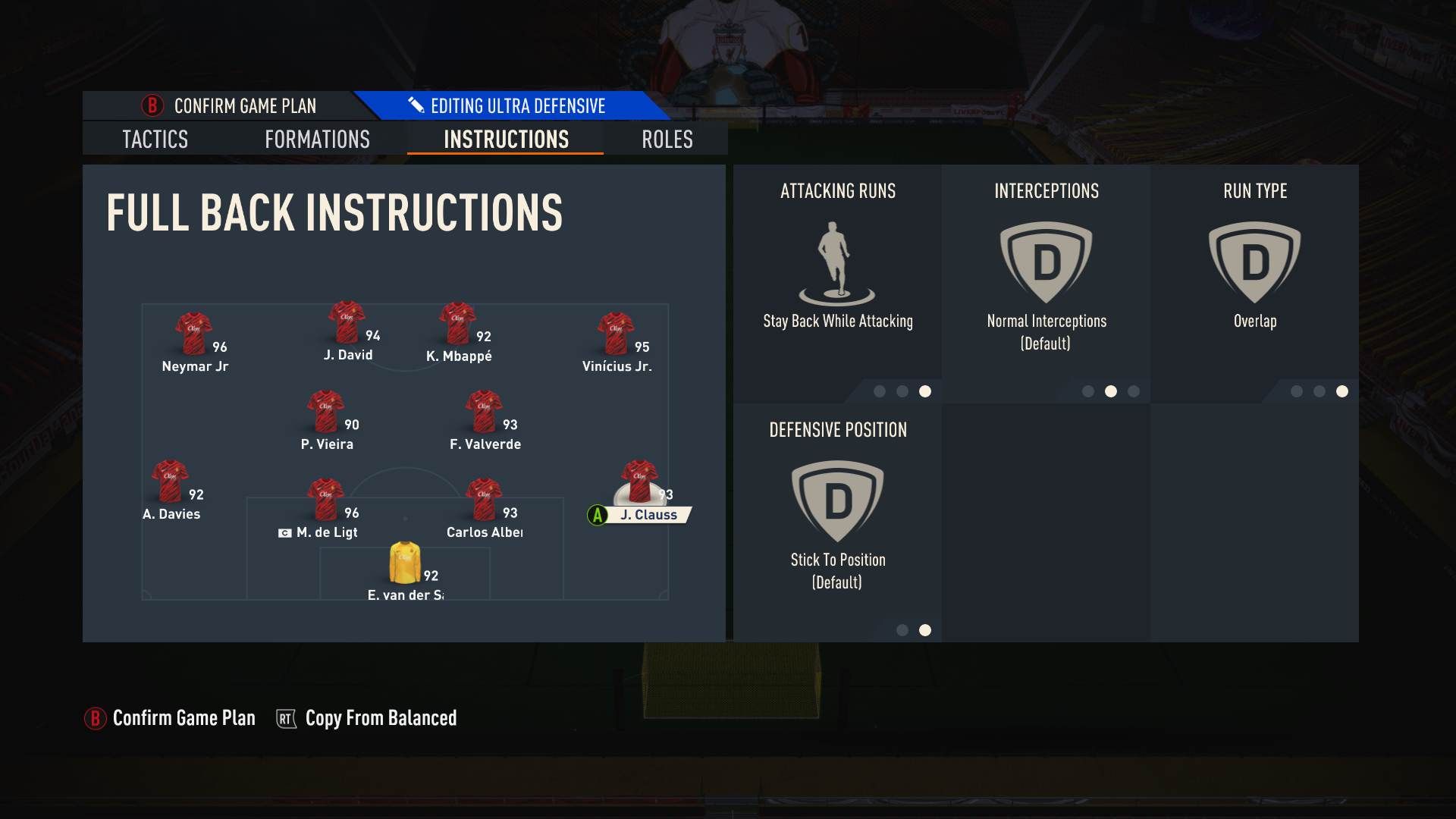Select P. Vieira's jersey icon
1456x819 pixels.
(325, 409)
